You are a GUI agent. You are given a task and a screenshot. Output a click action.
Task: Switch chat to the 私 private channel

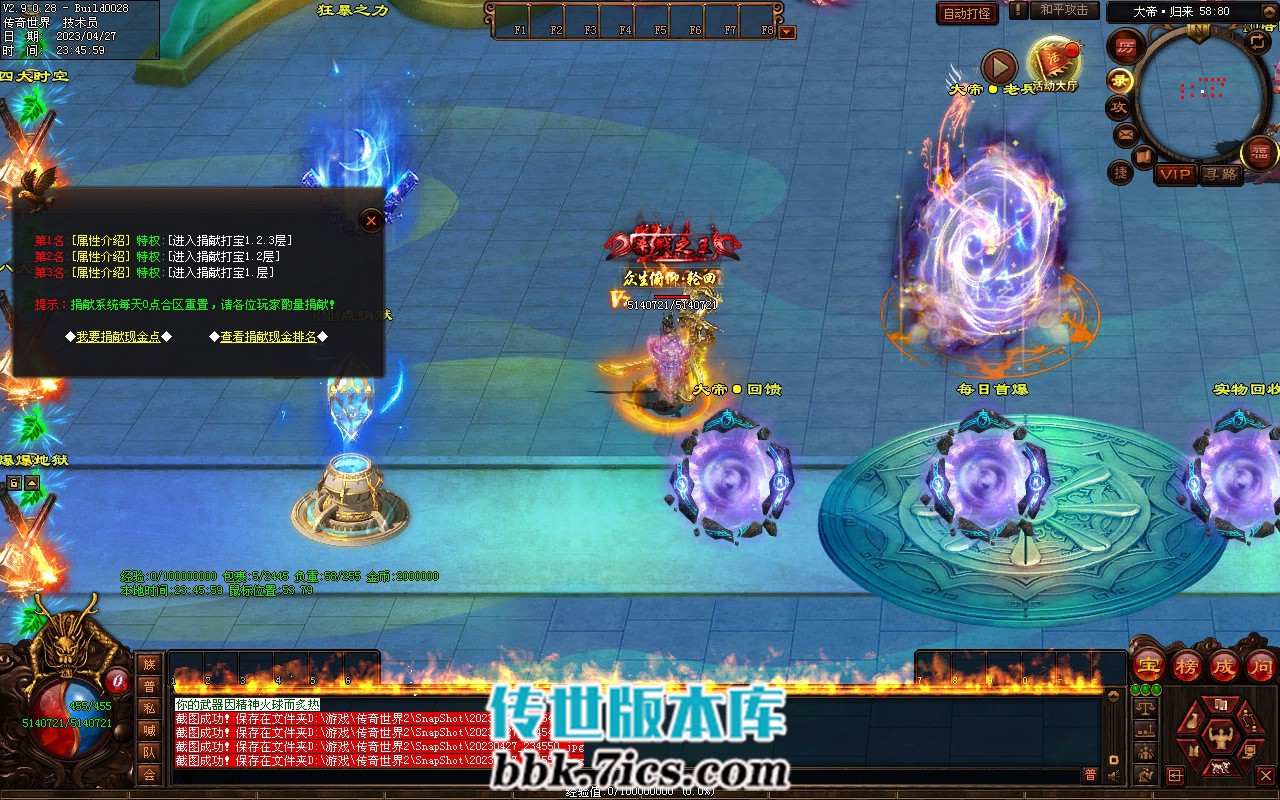point(149,708)
